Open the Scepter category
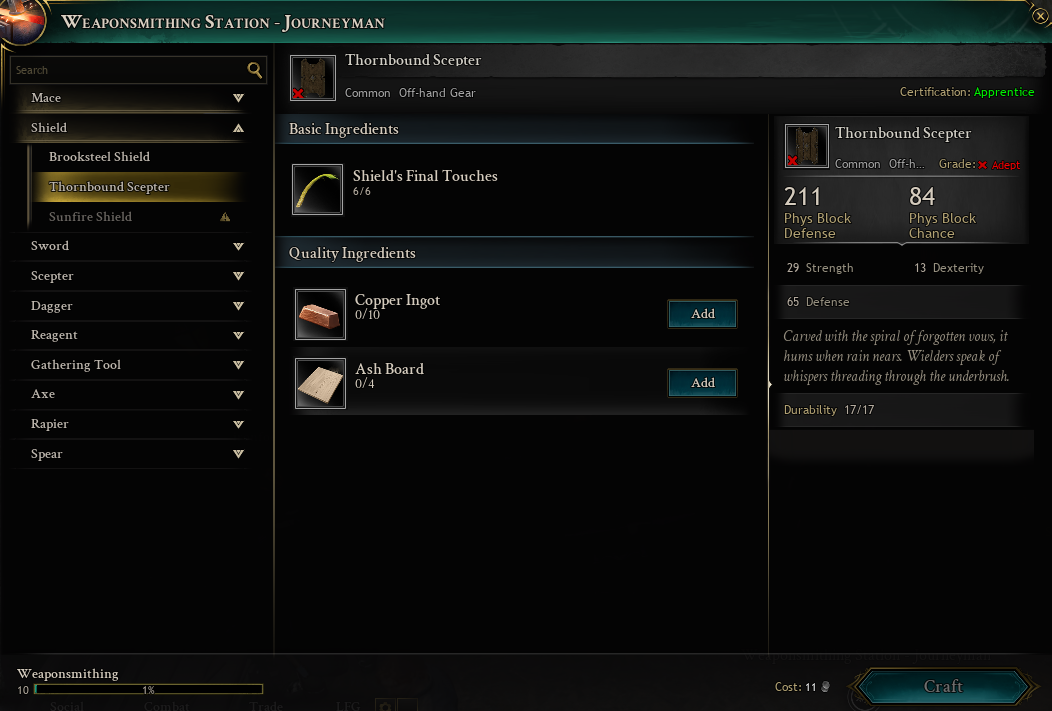 [x=130, y=276]
